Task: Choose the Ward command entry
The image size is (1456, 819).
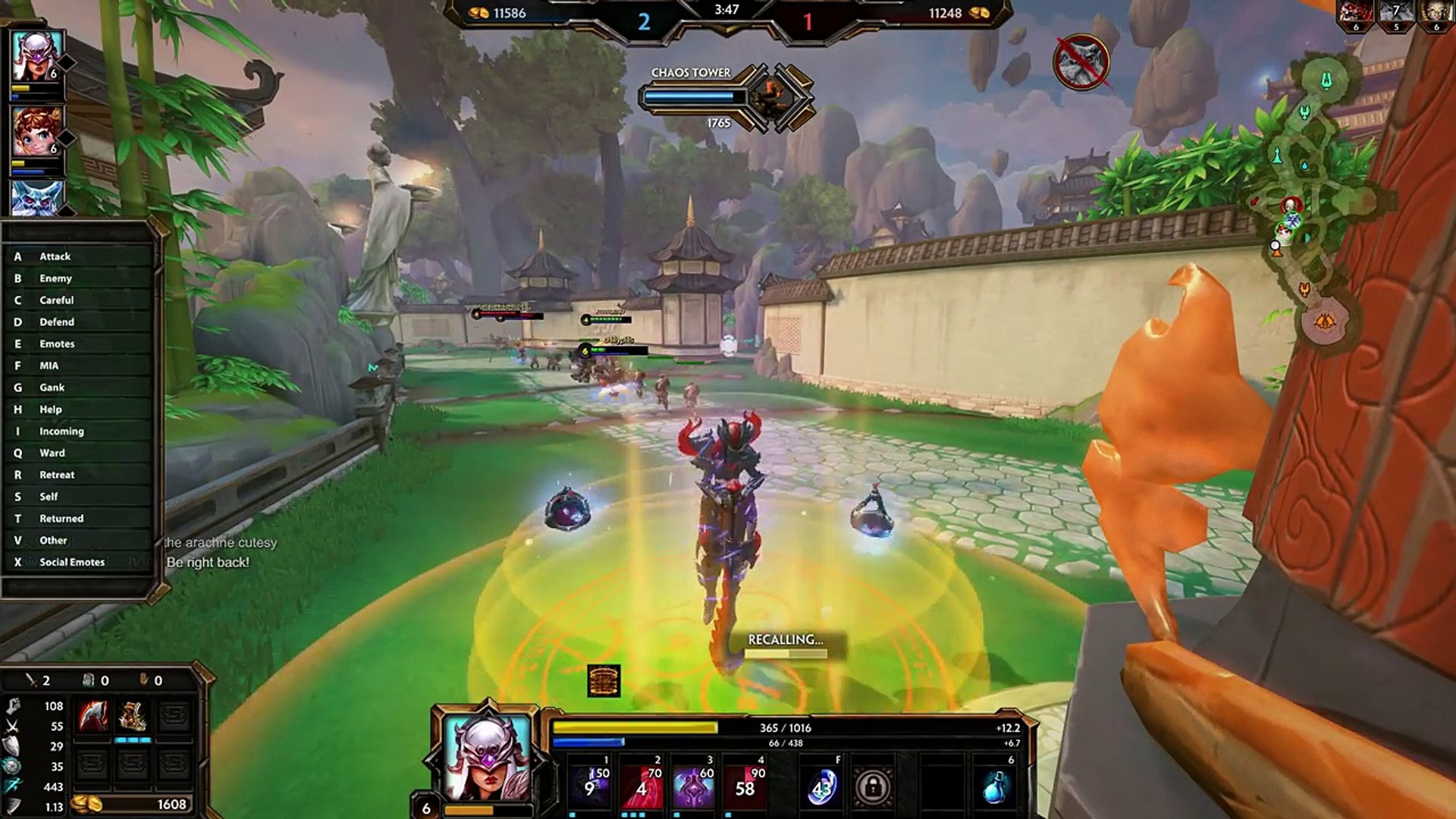Action: pyautogui.click(x=52, y=453)
